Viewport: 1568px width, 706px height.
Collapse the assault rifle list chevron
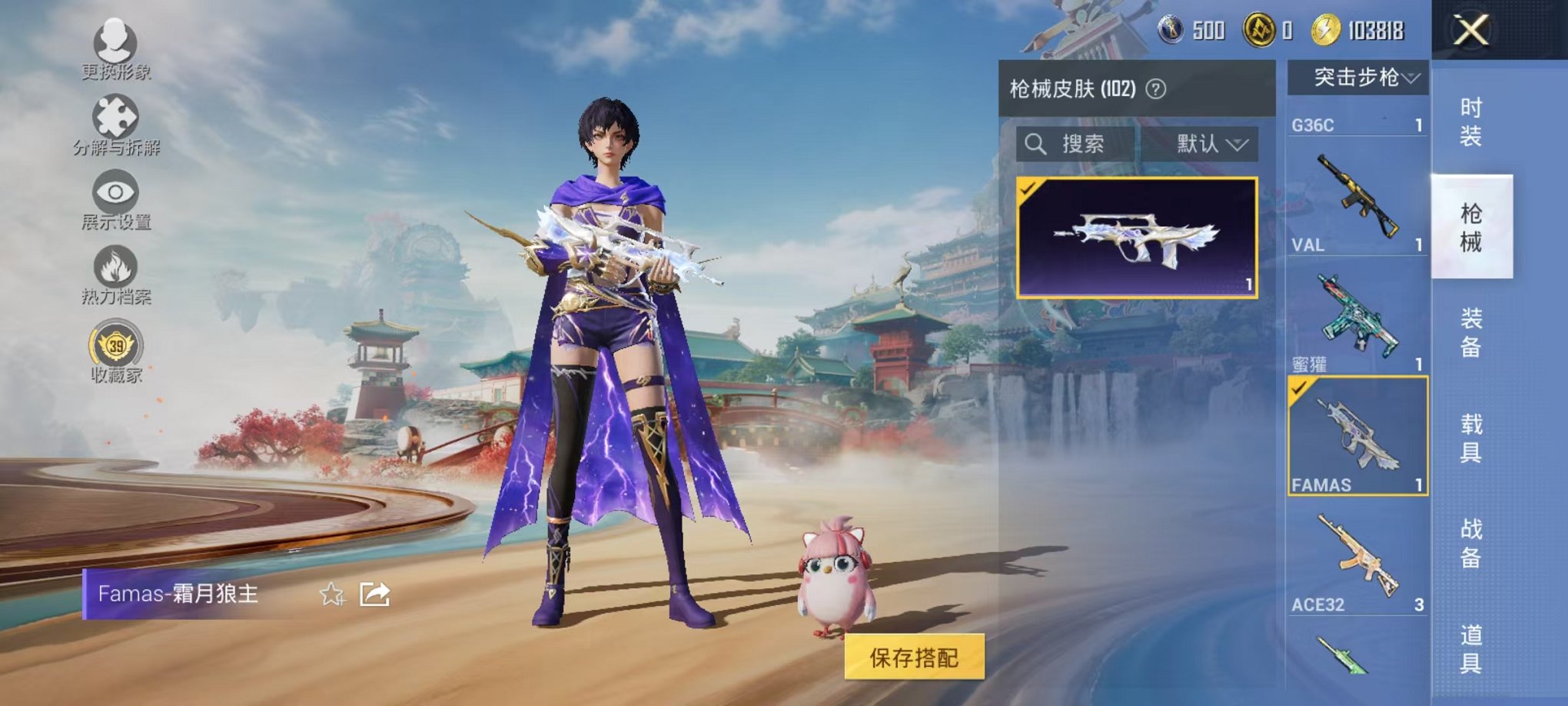click(x=1413, y=76)
